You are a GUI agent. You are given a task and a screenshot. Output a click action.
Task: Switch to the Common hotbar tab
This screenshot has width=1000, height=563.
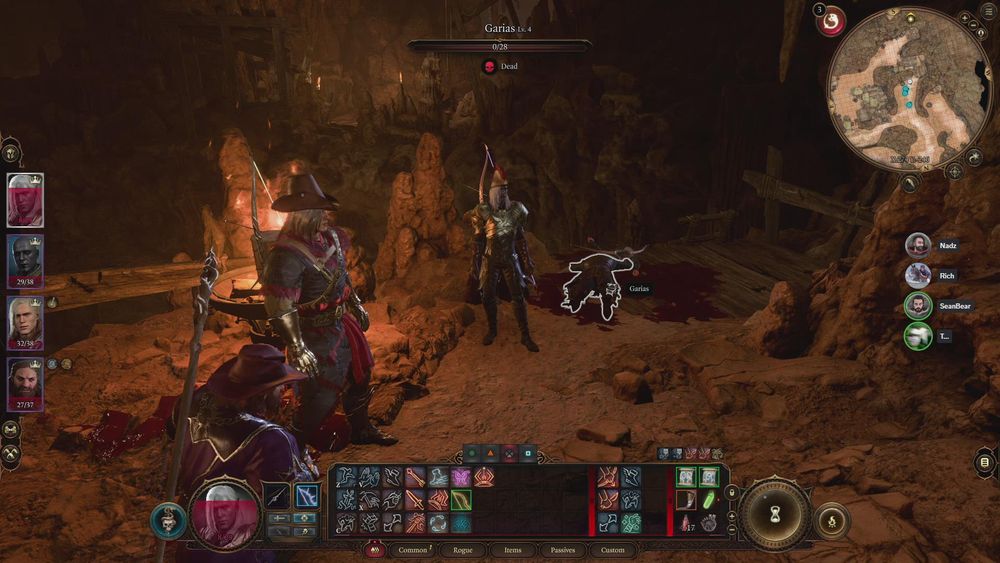[413, 550]
